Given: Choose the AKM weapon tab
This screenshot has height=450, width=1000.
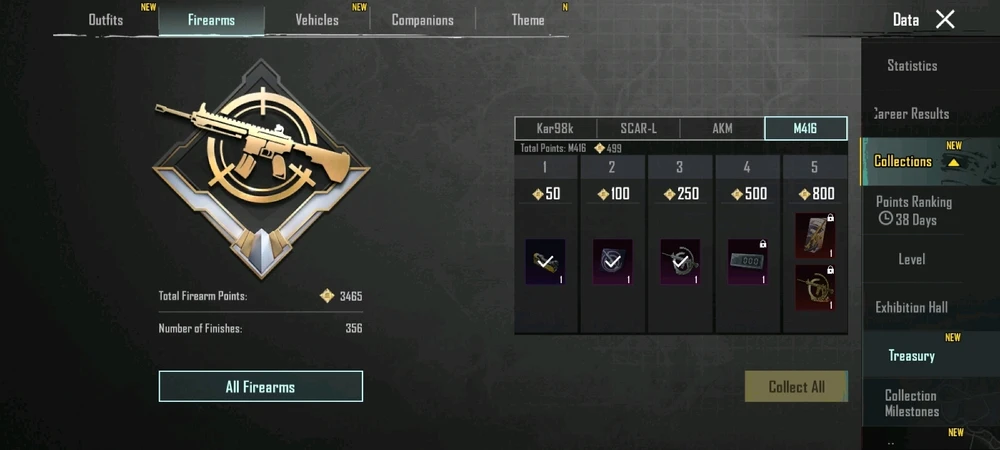Looking at the screenshot, I should pos(722,128).
